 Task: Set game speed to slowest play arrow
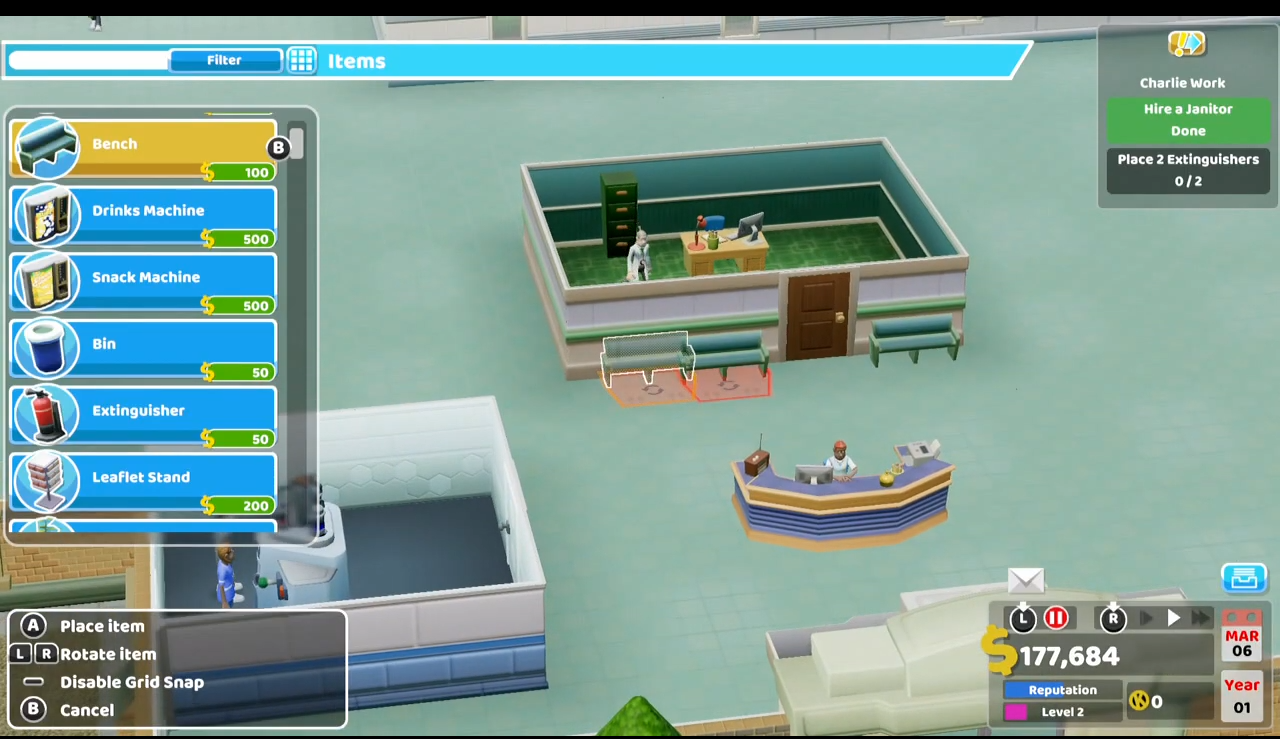[x=1147, y=619]
